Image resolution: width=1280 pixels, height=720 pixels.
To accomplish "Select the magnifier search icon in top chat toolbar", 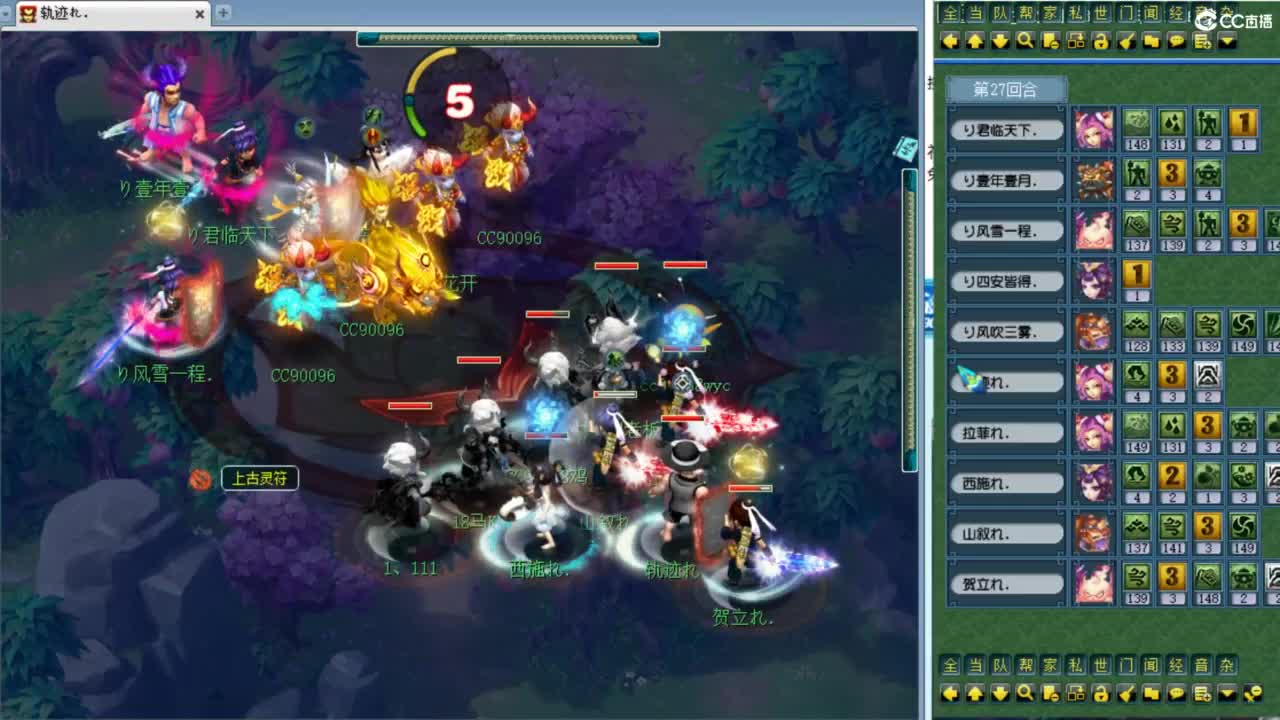I will pos(1024,41).
